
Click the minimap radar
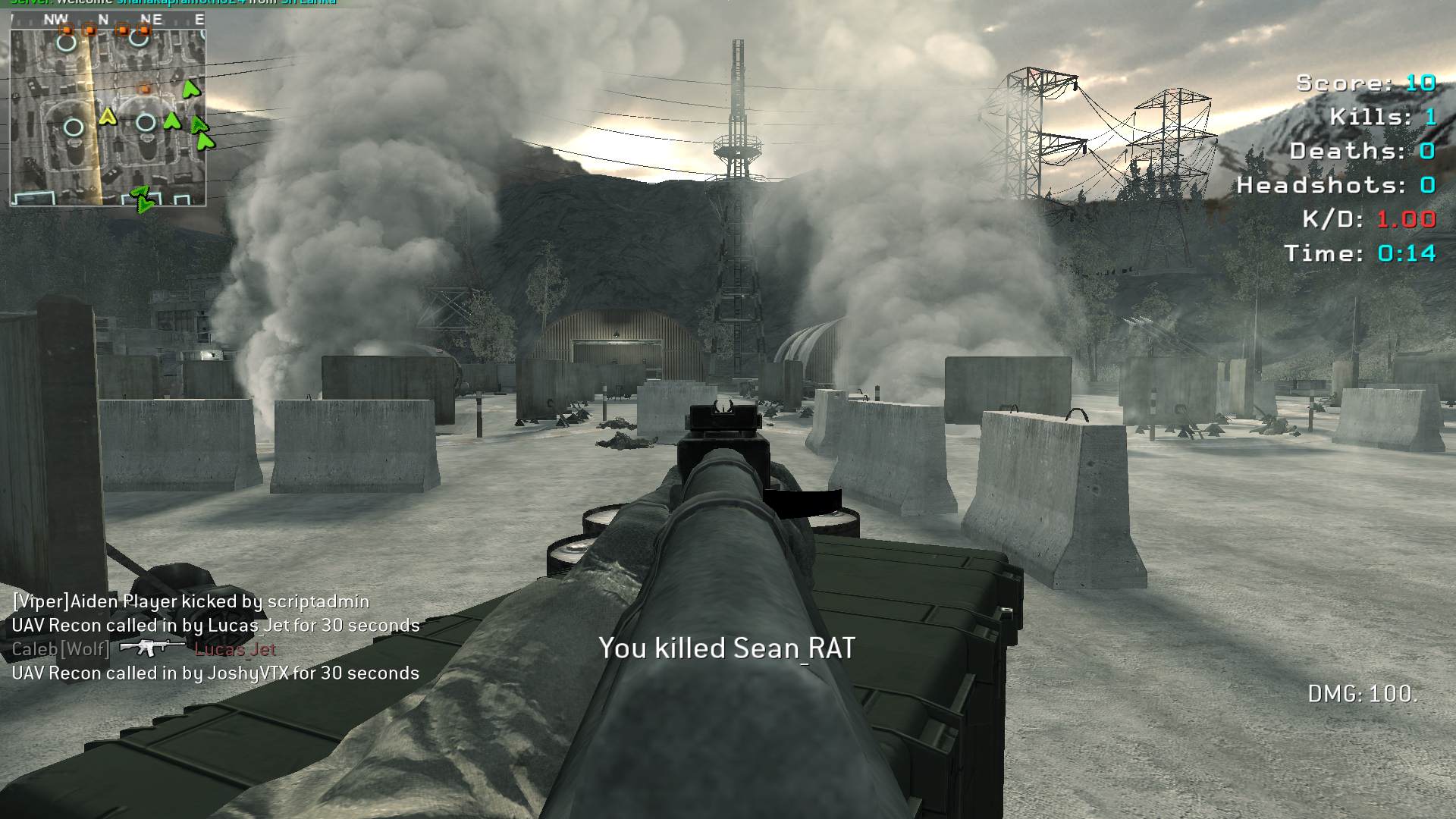pyautogui.click(x=108, y=117)
